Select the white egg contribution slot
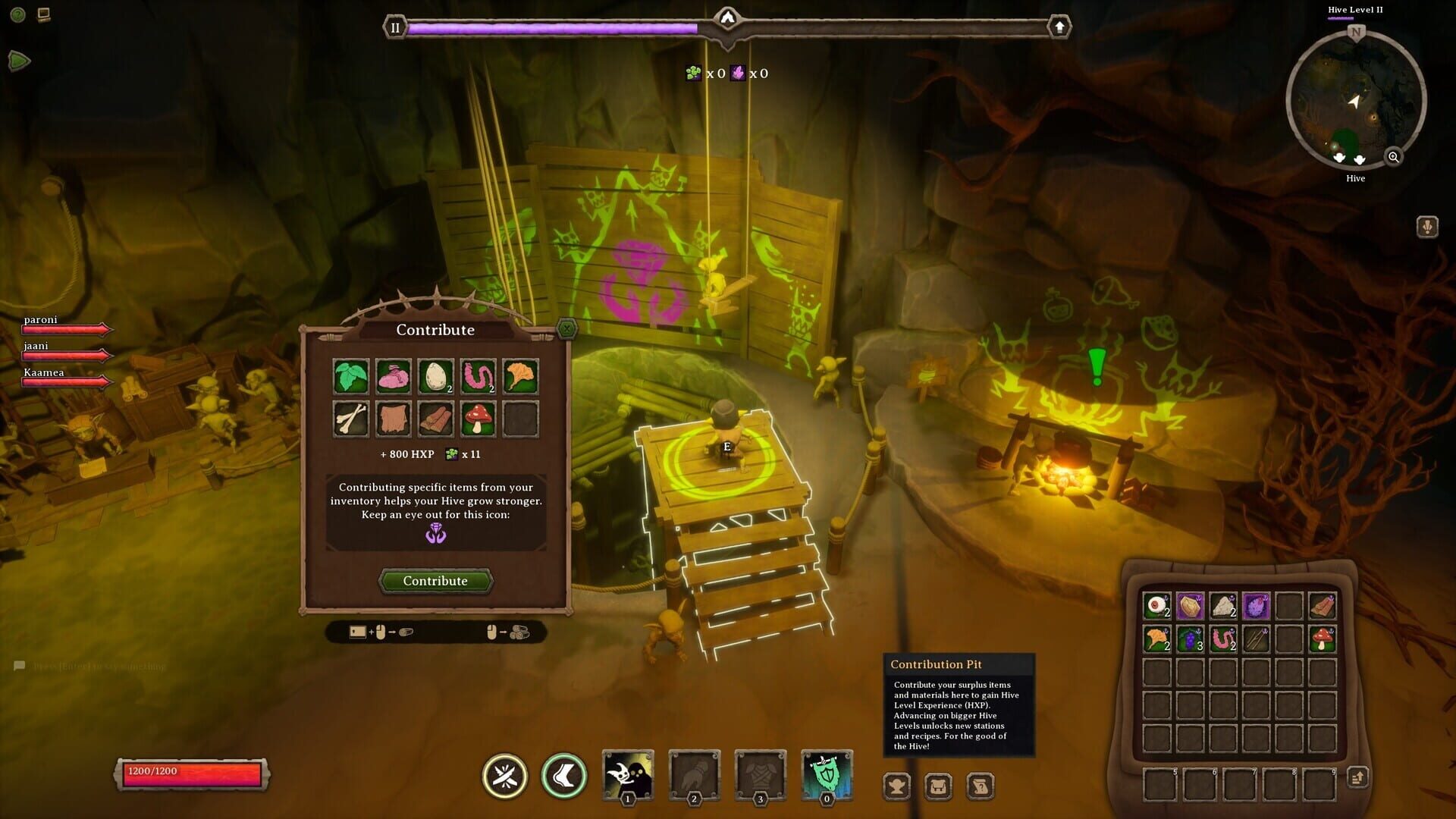Viewport: 1456px width, 819px height. (x=435, y=376)
